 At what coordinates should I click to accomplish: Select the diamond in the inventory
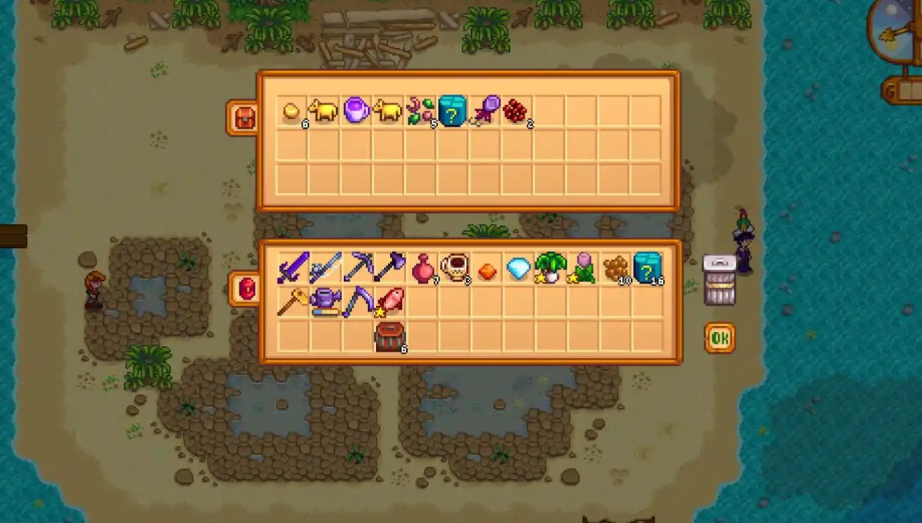(x=518, y=268)
